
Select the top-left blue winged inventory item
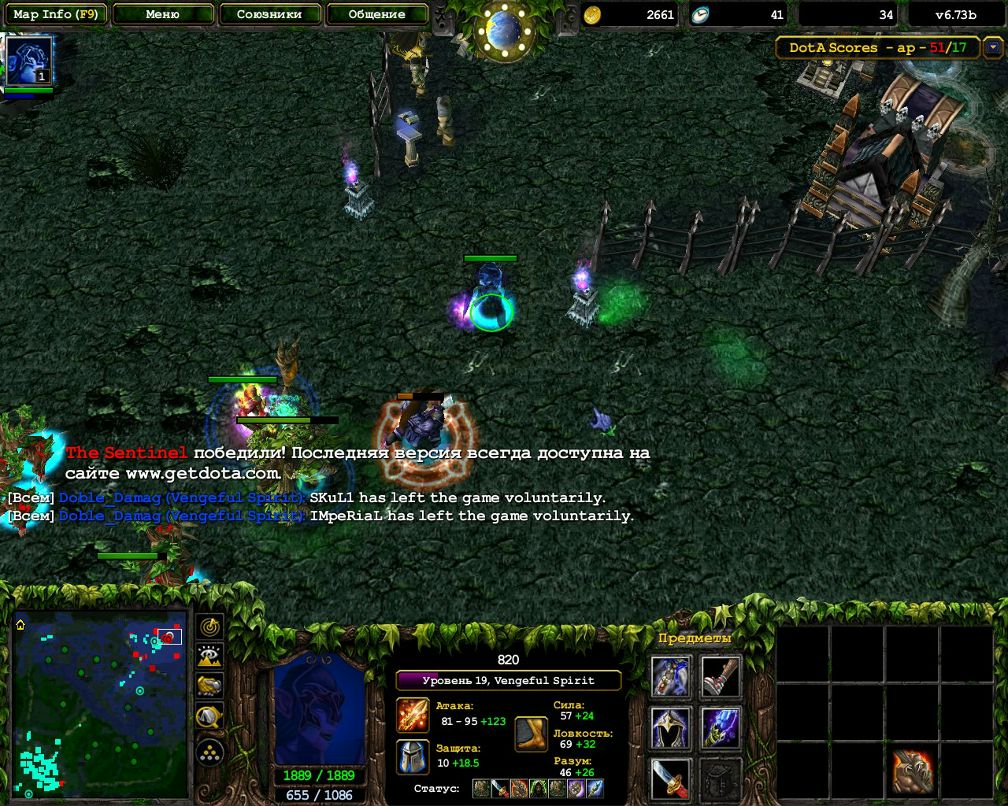[670, 677]
